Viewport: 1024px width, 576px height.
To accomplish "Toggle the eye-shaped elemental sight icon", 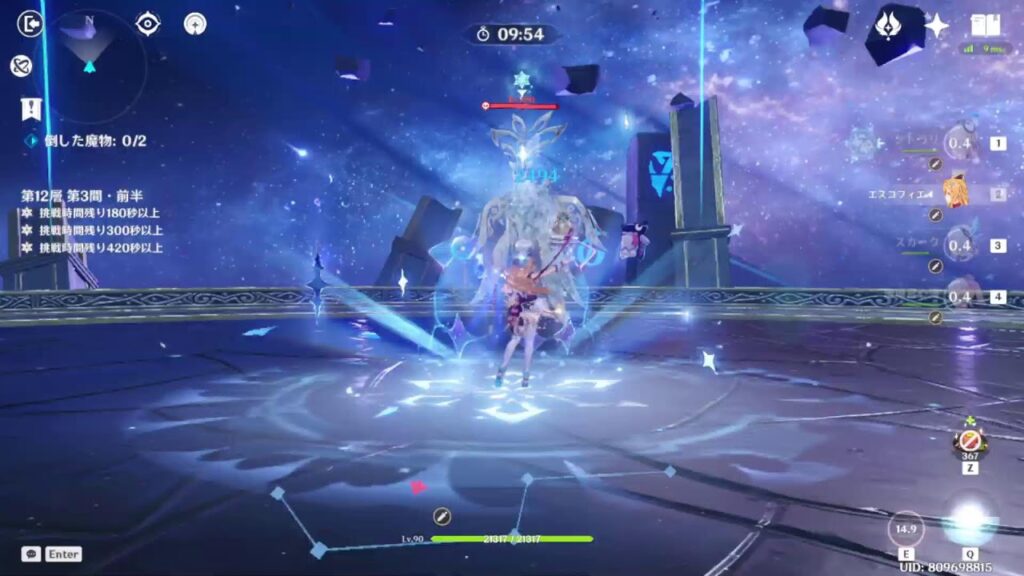I will (148, 23).
